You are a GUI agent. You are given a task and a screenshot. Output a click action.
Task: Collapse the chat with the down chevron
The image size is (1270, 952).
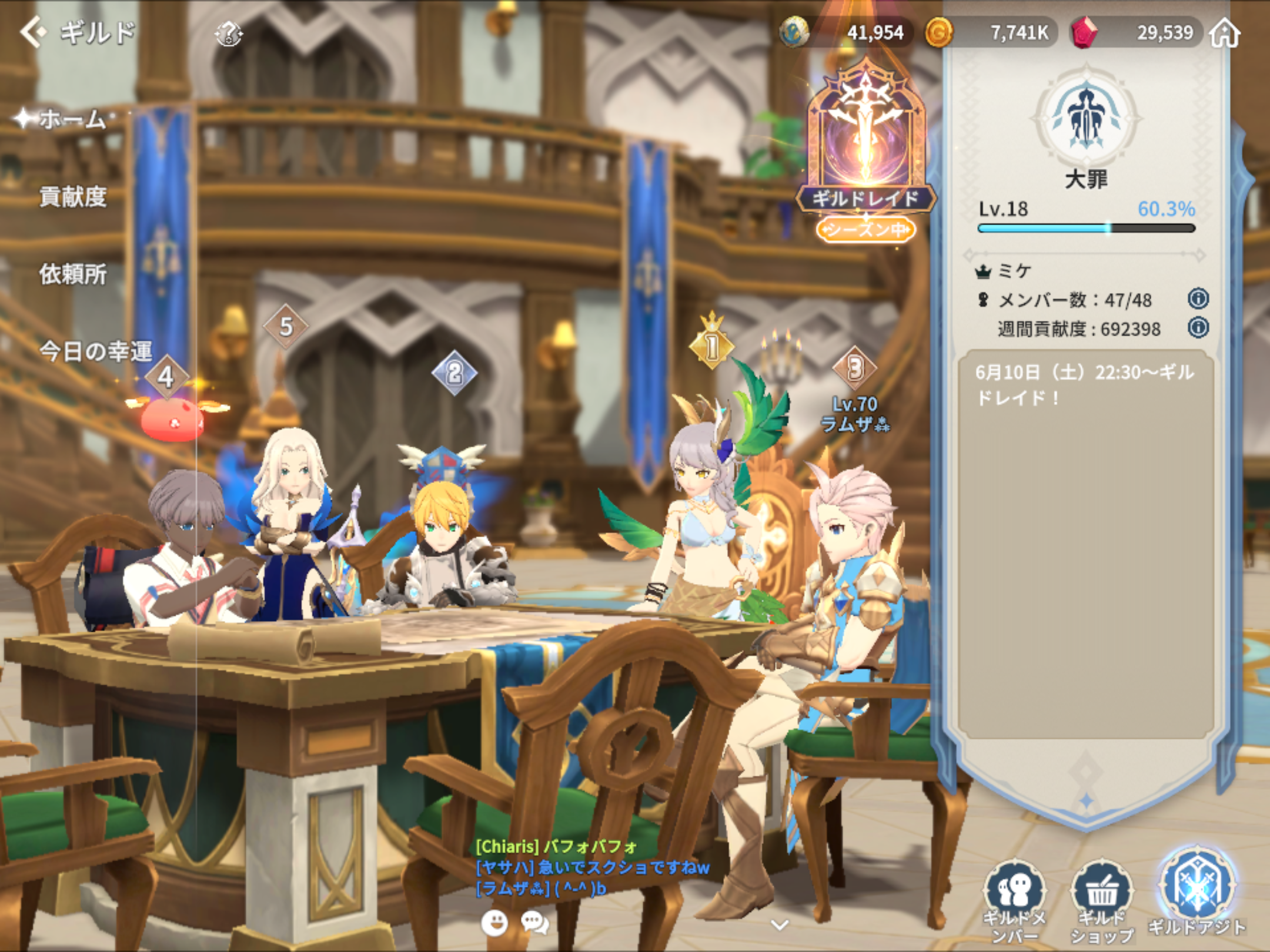click(x=780, y=925)
